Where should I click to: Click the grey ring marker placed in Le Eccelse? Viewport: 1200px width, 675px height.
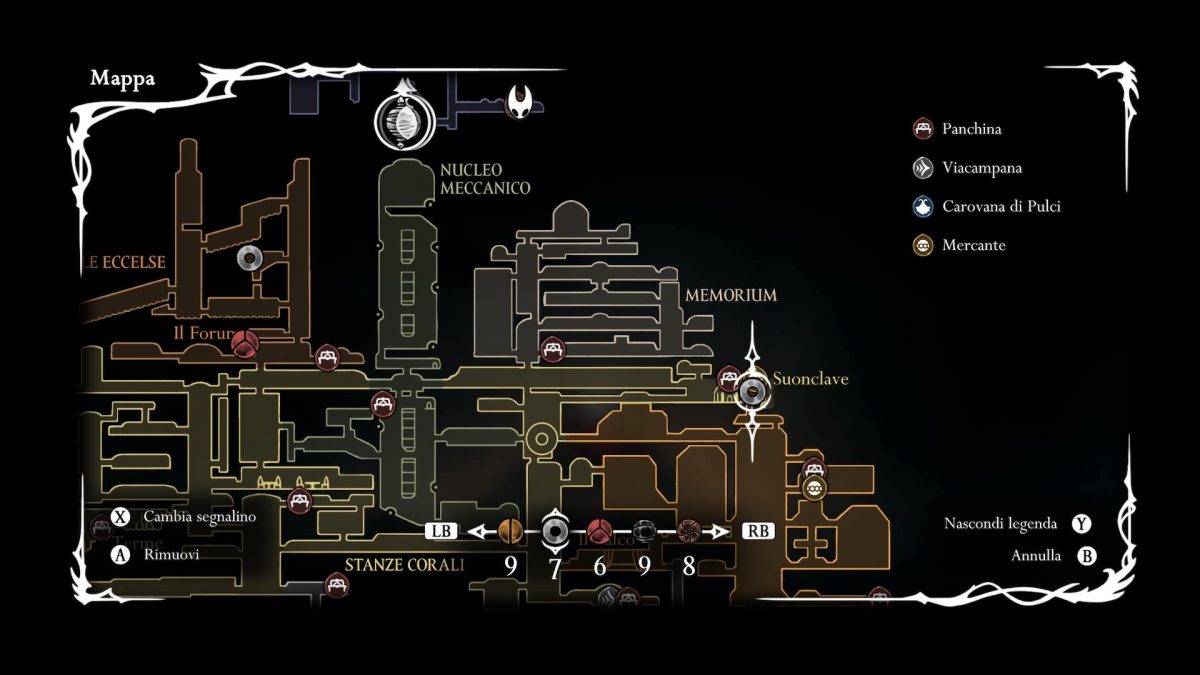click(247, 258)
